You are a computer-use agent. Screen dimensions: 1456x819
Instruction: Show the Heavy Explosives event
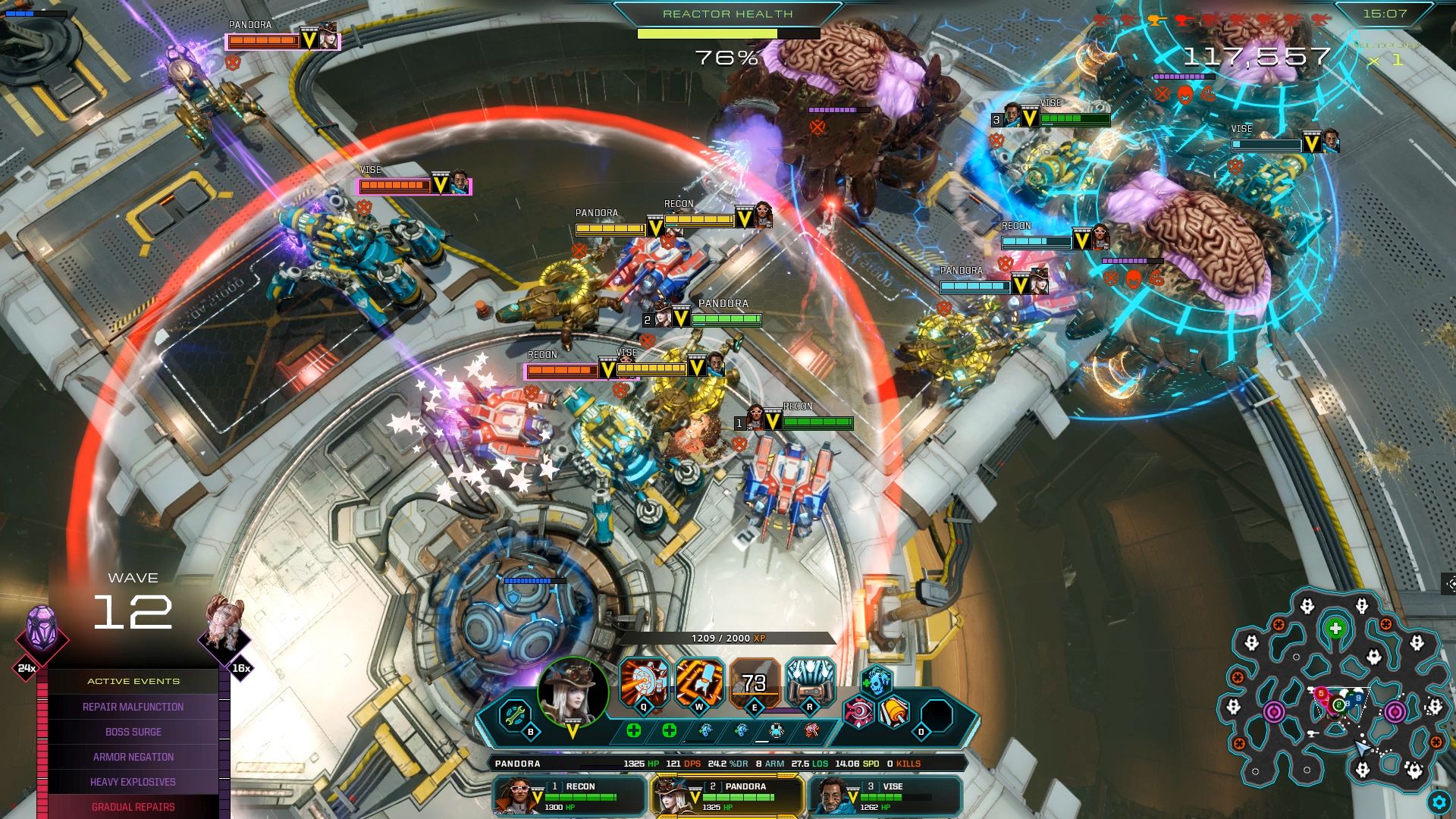[x=133, y=782]
